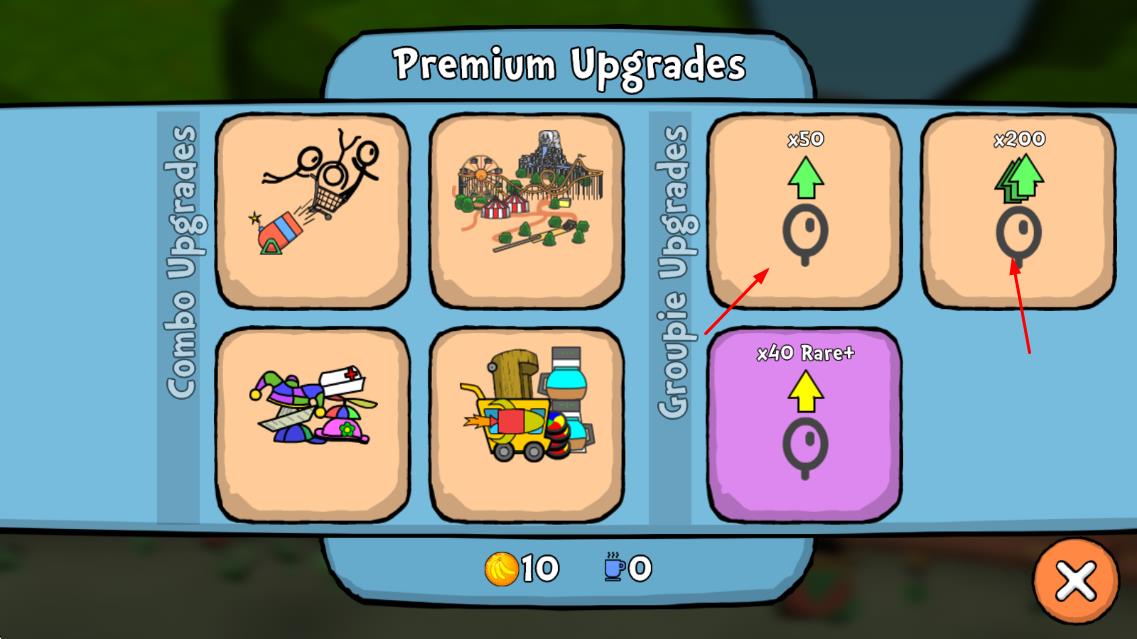The width and height of the screenshot is (1137, 639).
Task: Buy the x50 groupie upgrade
Action: (805, 210)
